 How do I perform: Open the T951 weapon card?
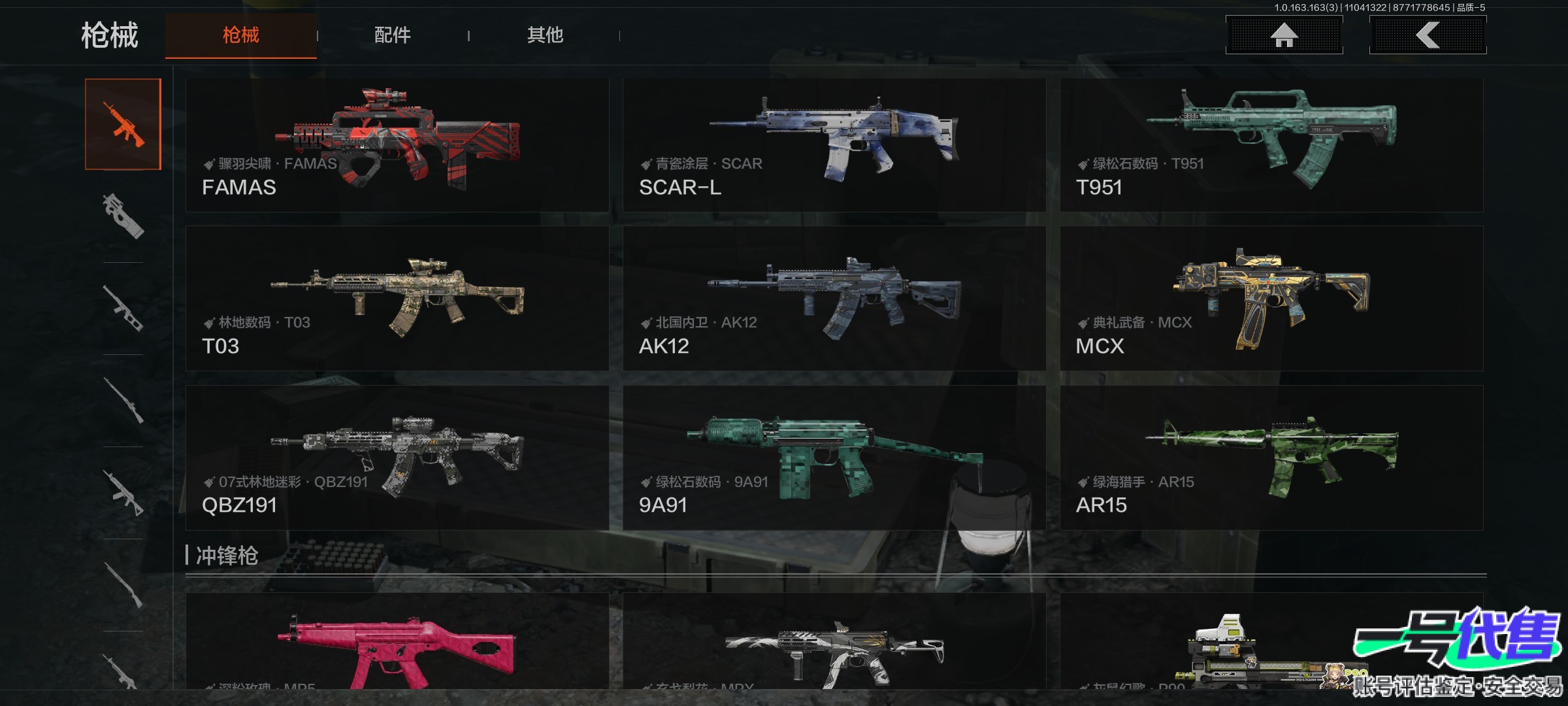(1271, 145)
